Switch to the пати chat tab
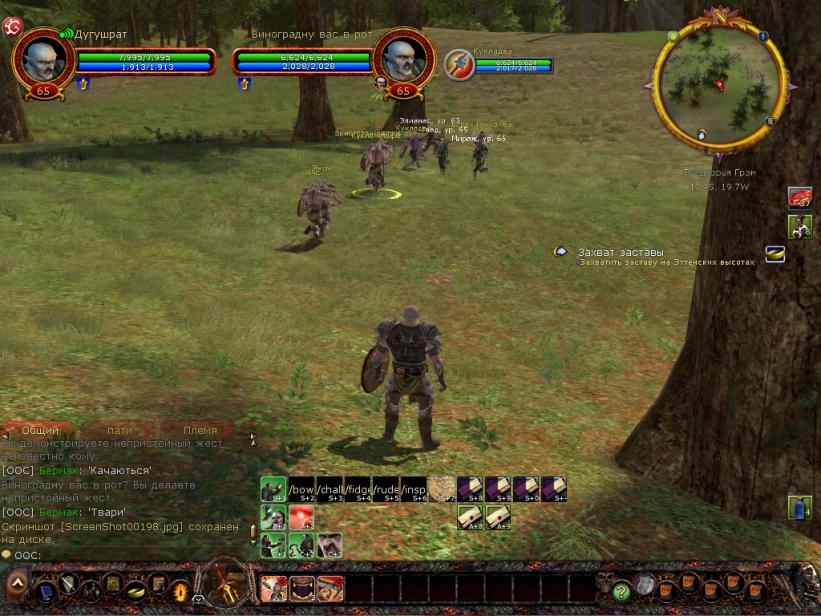The image size is (821, 616). click(120, 430)
